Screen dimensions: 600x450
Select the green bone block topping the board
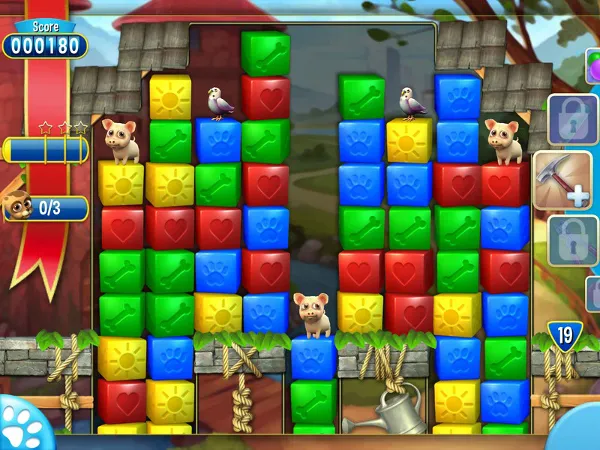265,52
